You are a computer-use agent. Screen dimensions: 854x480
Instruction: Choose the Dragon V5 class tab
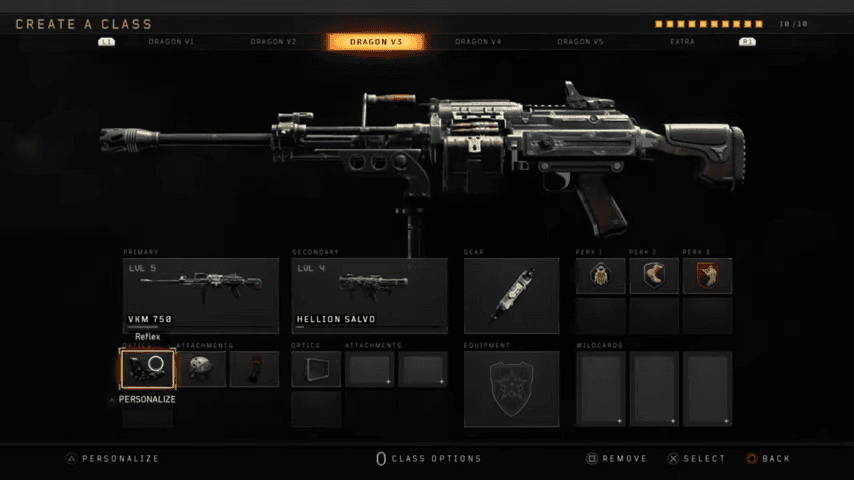(581, 42)
